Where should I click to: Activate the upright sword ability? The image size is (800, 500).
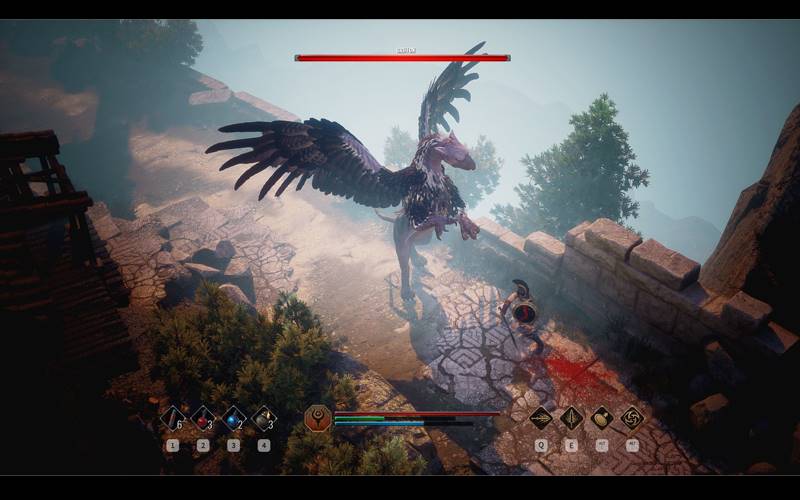coord(571,418)
